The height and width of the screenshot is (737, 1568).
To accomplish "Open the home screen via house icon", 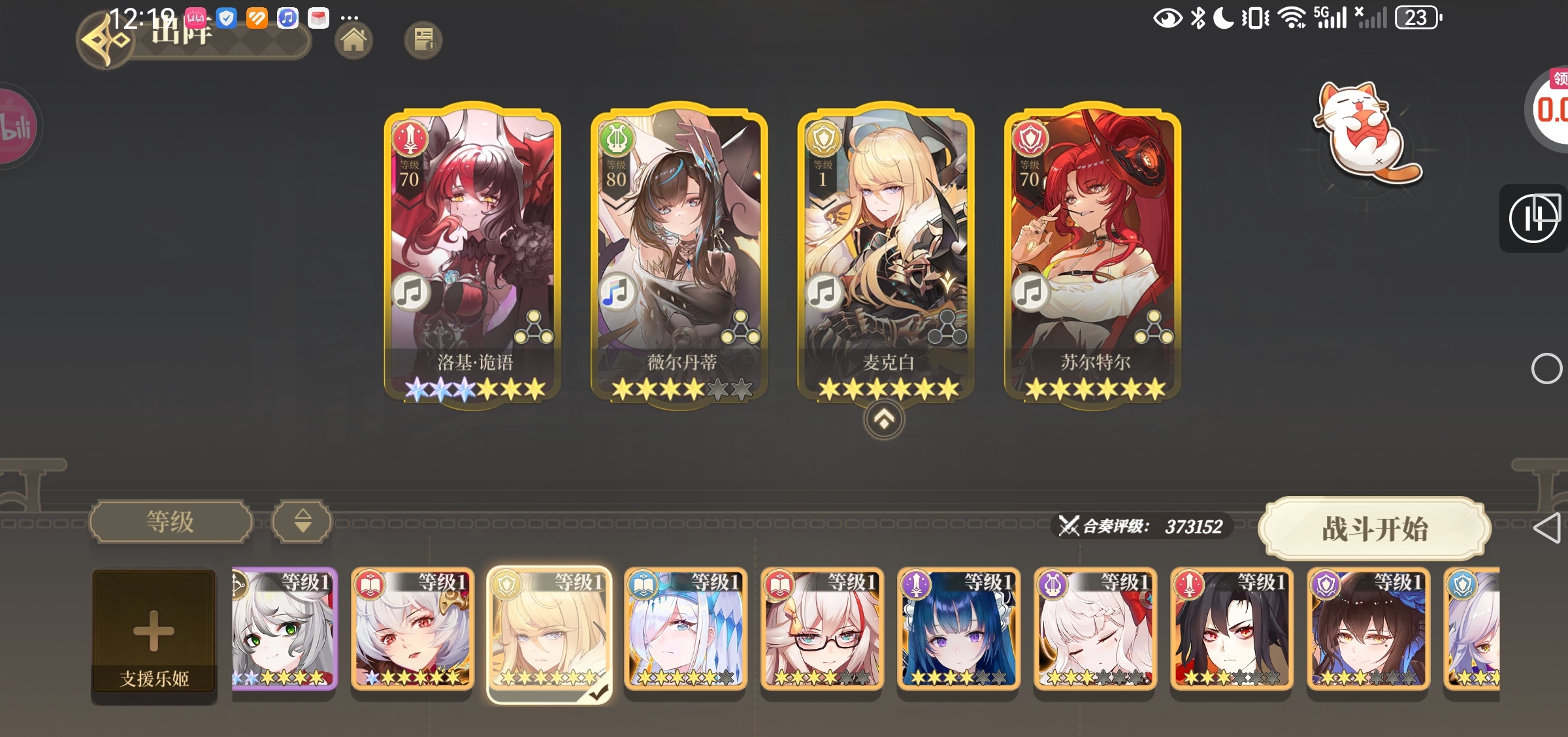I will point(353,40).
